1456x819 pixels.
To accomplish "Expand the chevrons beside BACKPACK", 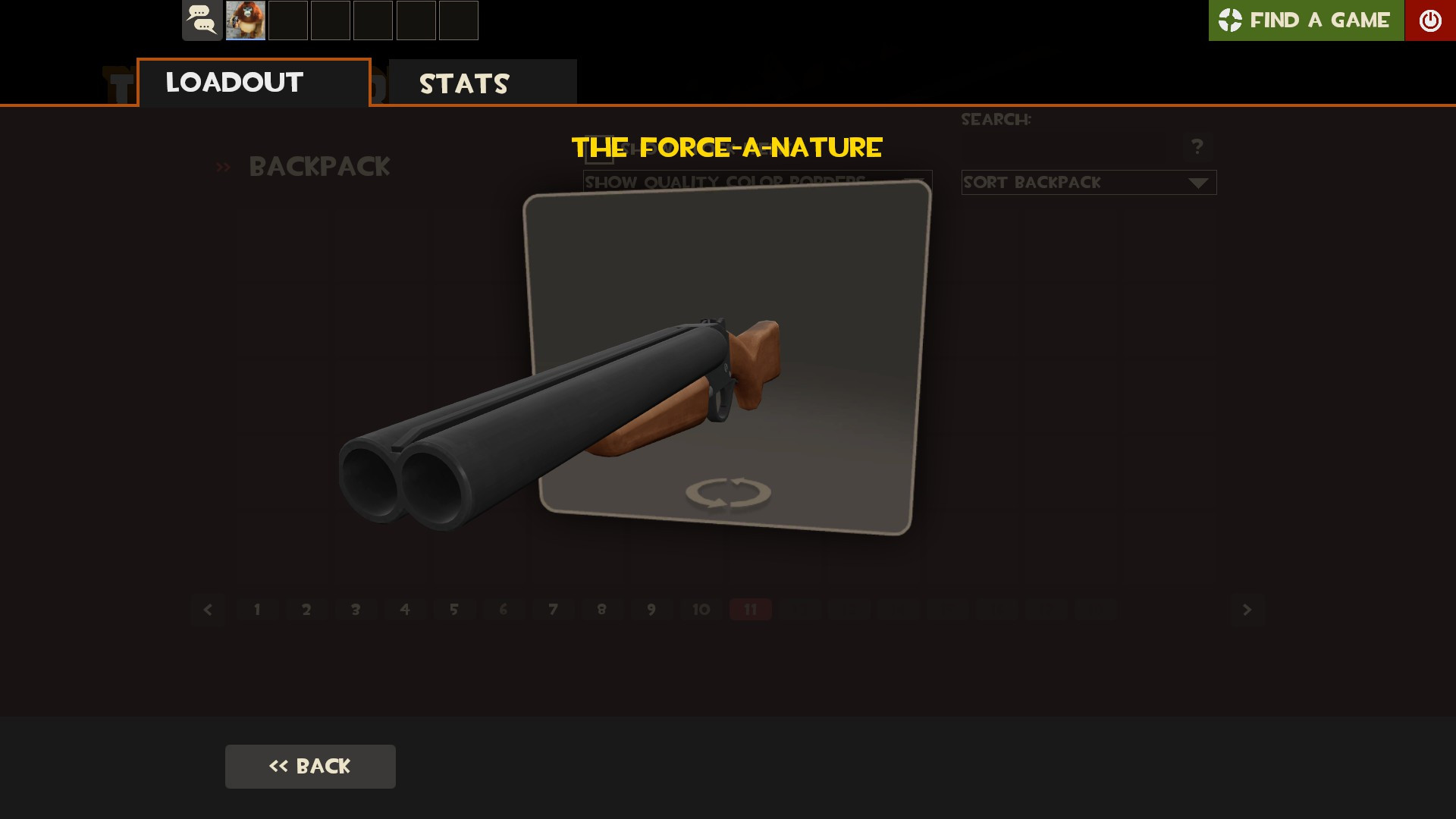I will coord(223,167).
